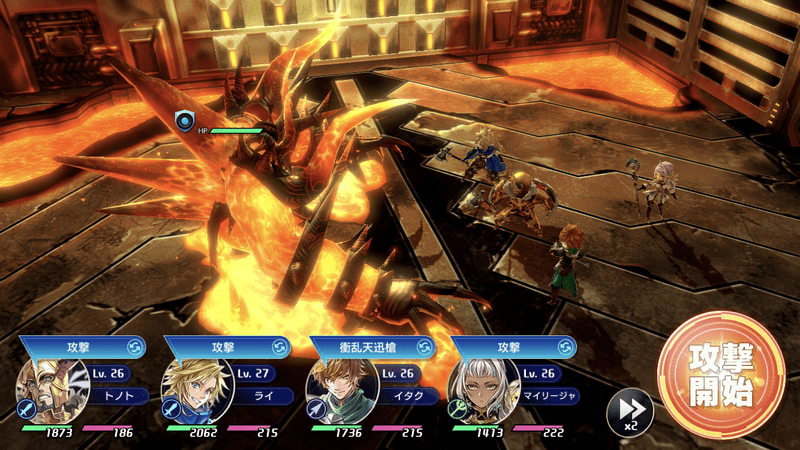Toggle the x2 battle speed button
Screen dimensions: 800x450
click(x=630, y=410)
